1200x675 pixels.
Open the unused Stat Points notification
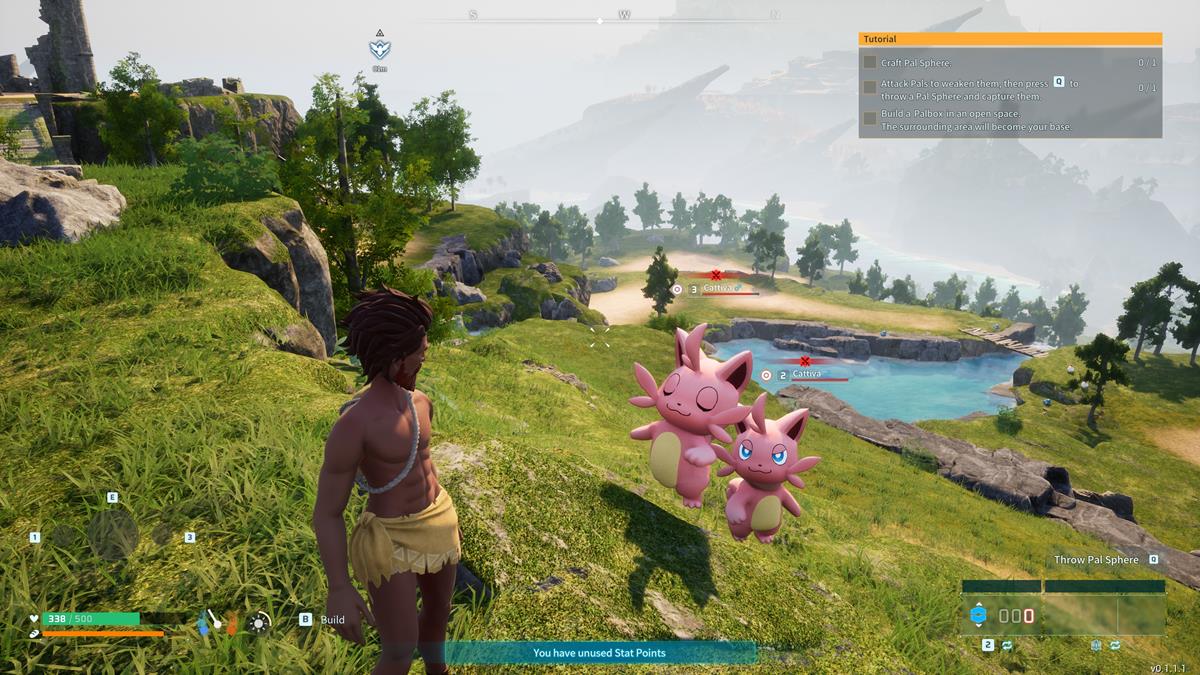click(599, 653)
